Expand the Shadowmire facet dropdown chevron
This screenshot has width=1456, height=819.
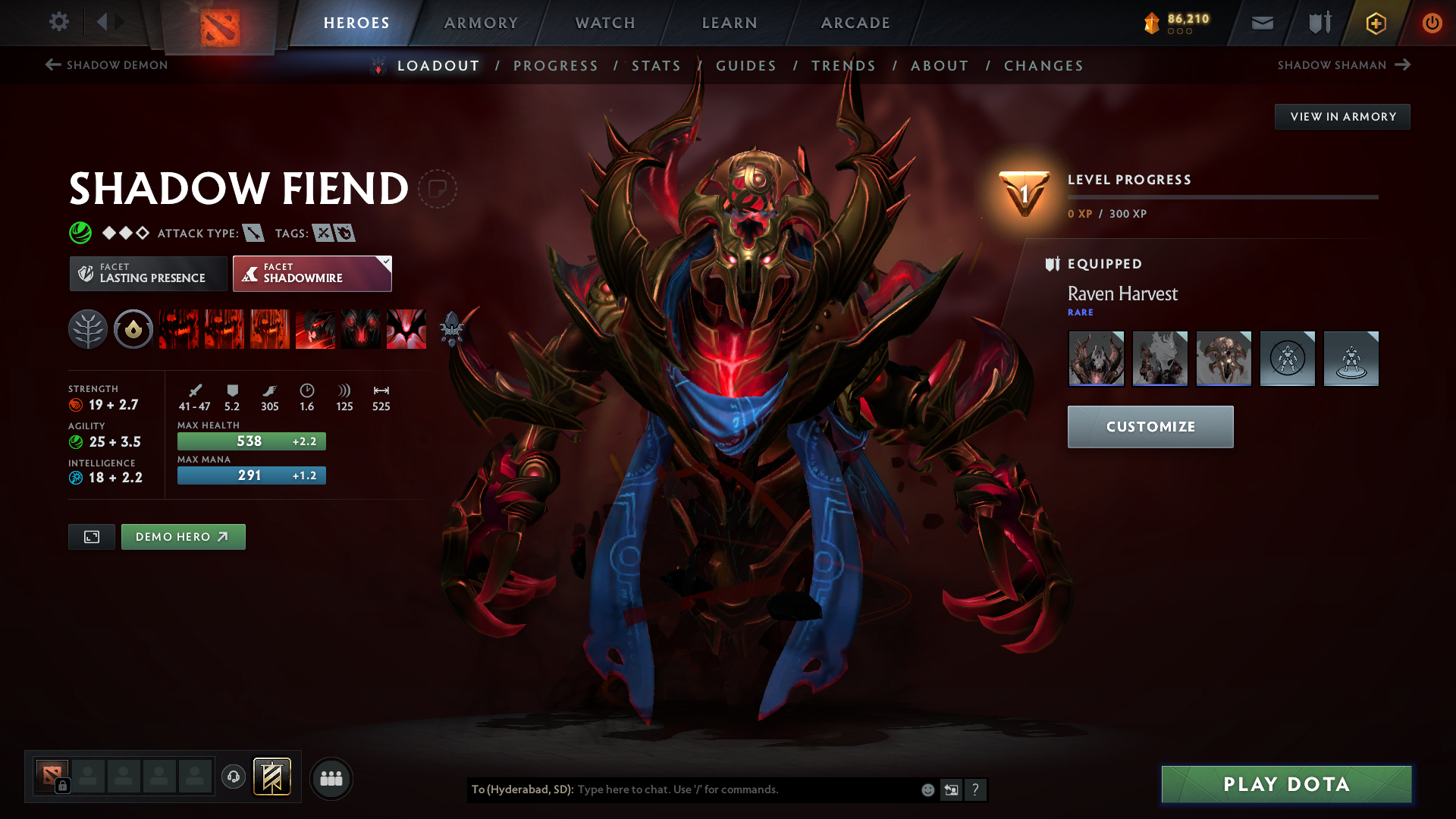point(385,262)
